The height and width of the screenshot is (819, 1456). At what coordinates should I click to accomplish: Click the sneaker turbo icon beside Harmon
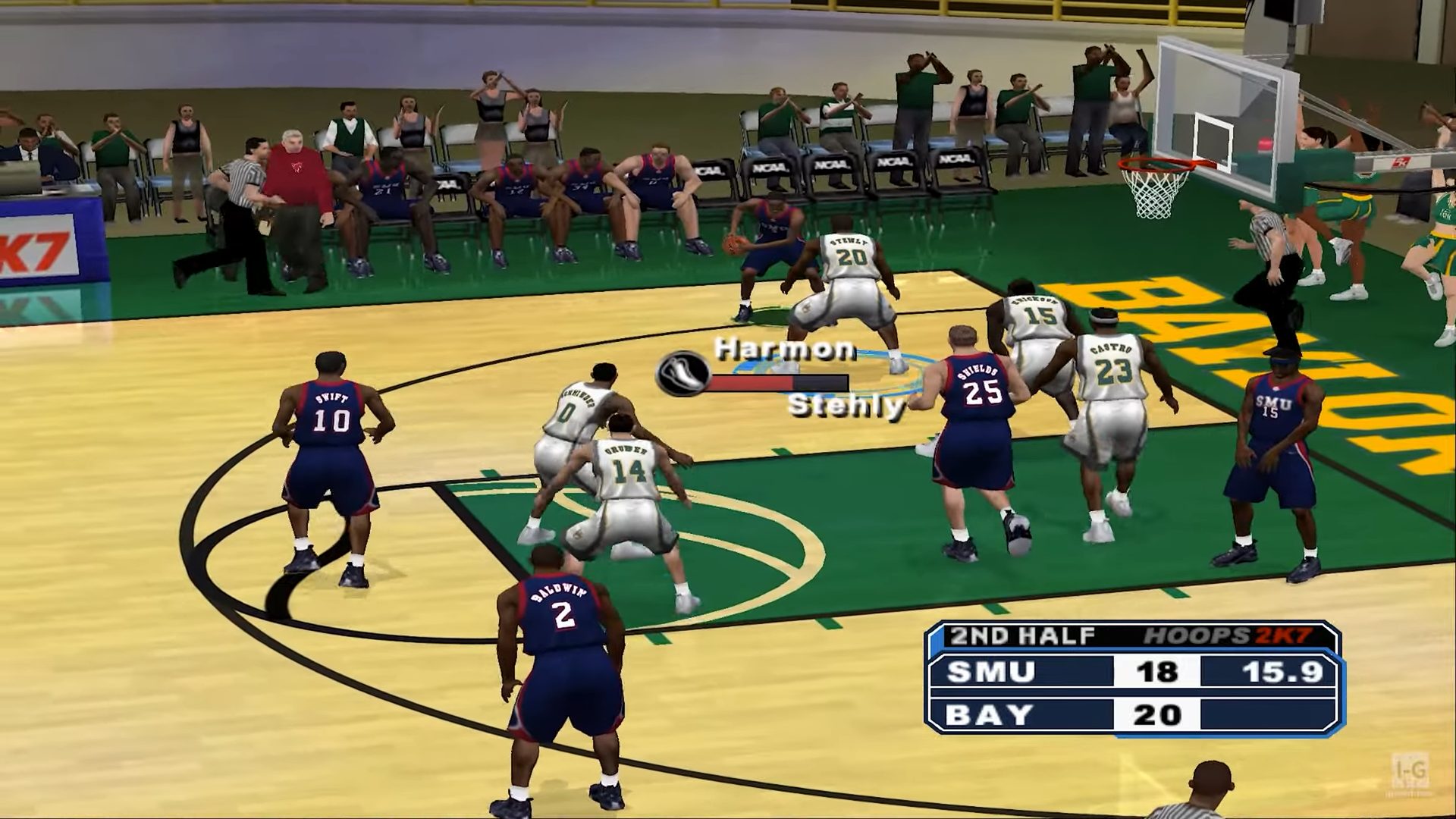tap(682, 373)
